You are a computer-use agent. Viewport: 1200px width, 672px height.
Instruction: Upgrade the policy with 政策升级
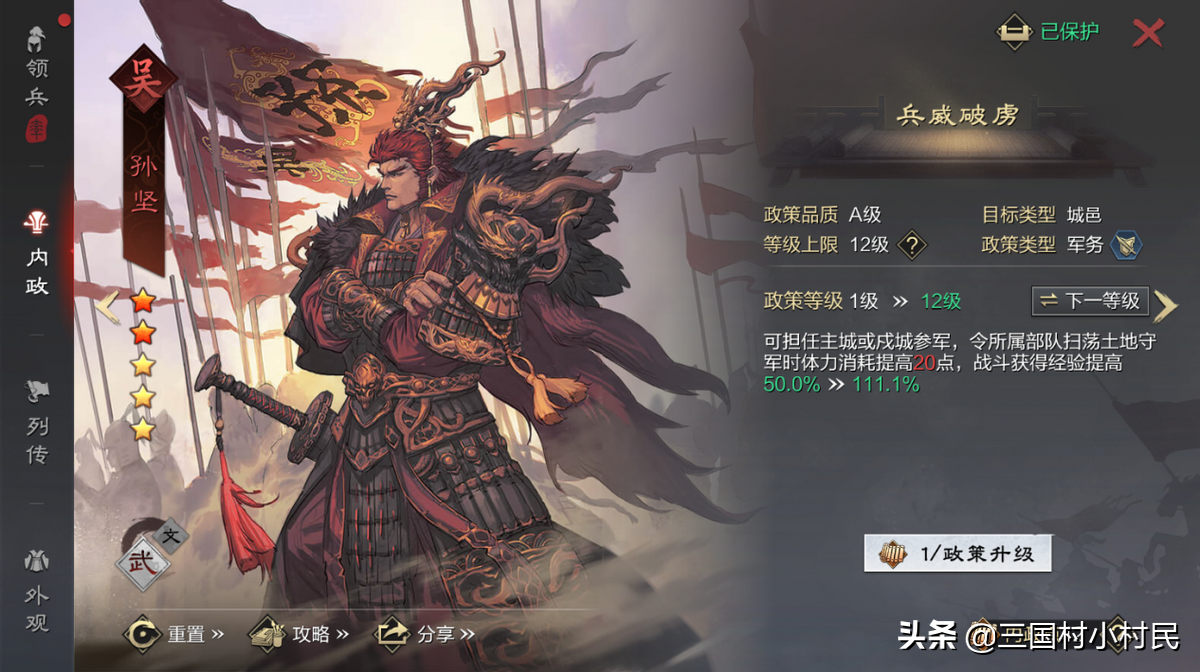click(957, 553)
